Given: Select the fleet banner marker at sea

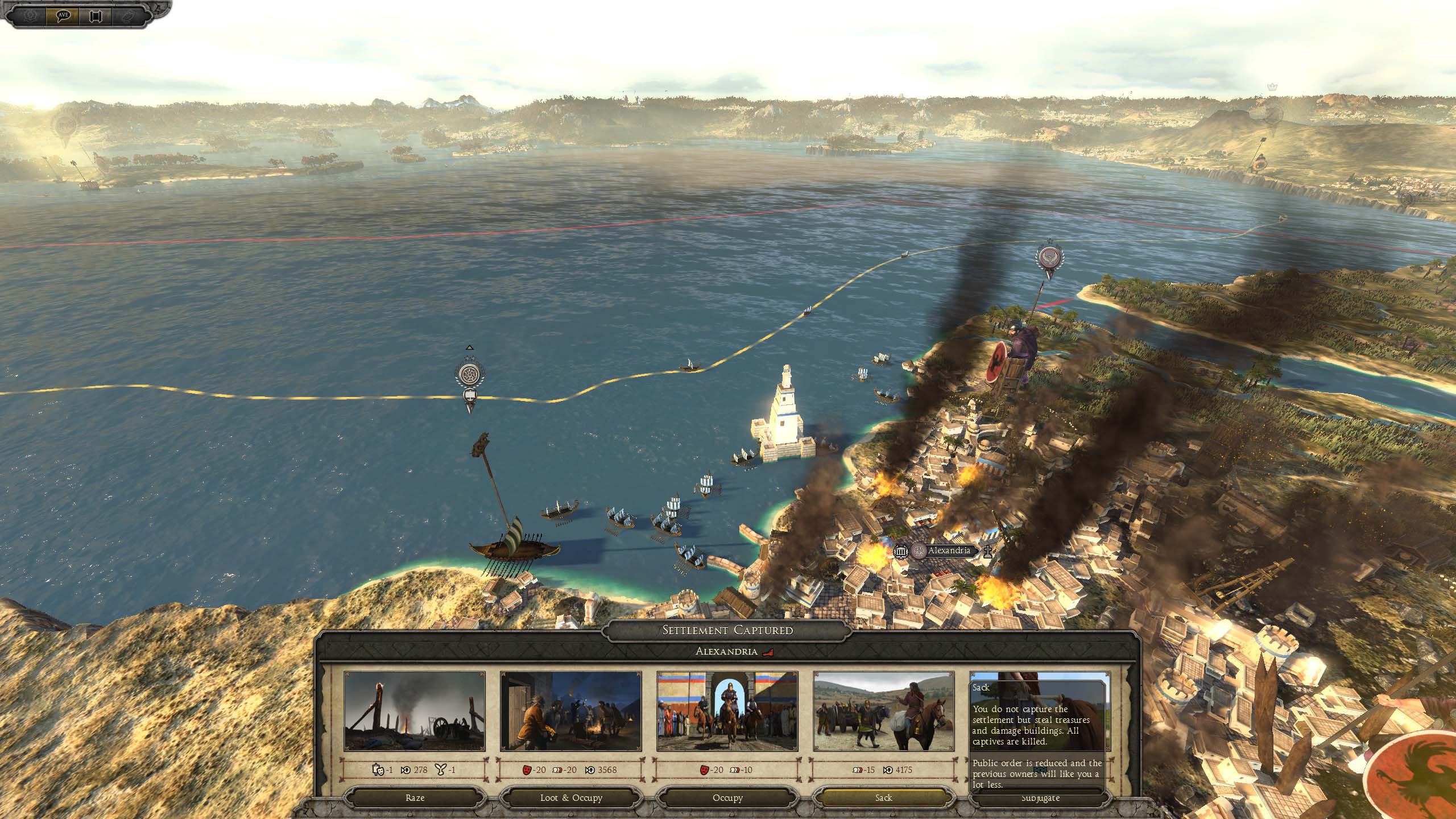Looking at the screenshot, I should (469, 375).
